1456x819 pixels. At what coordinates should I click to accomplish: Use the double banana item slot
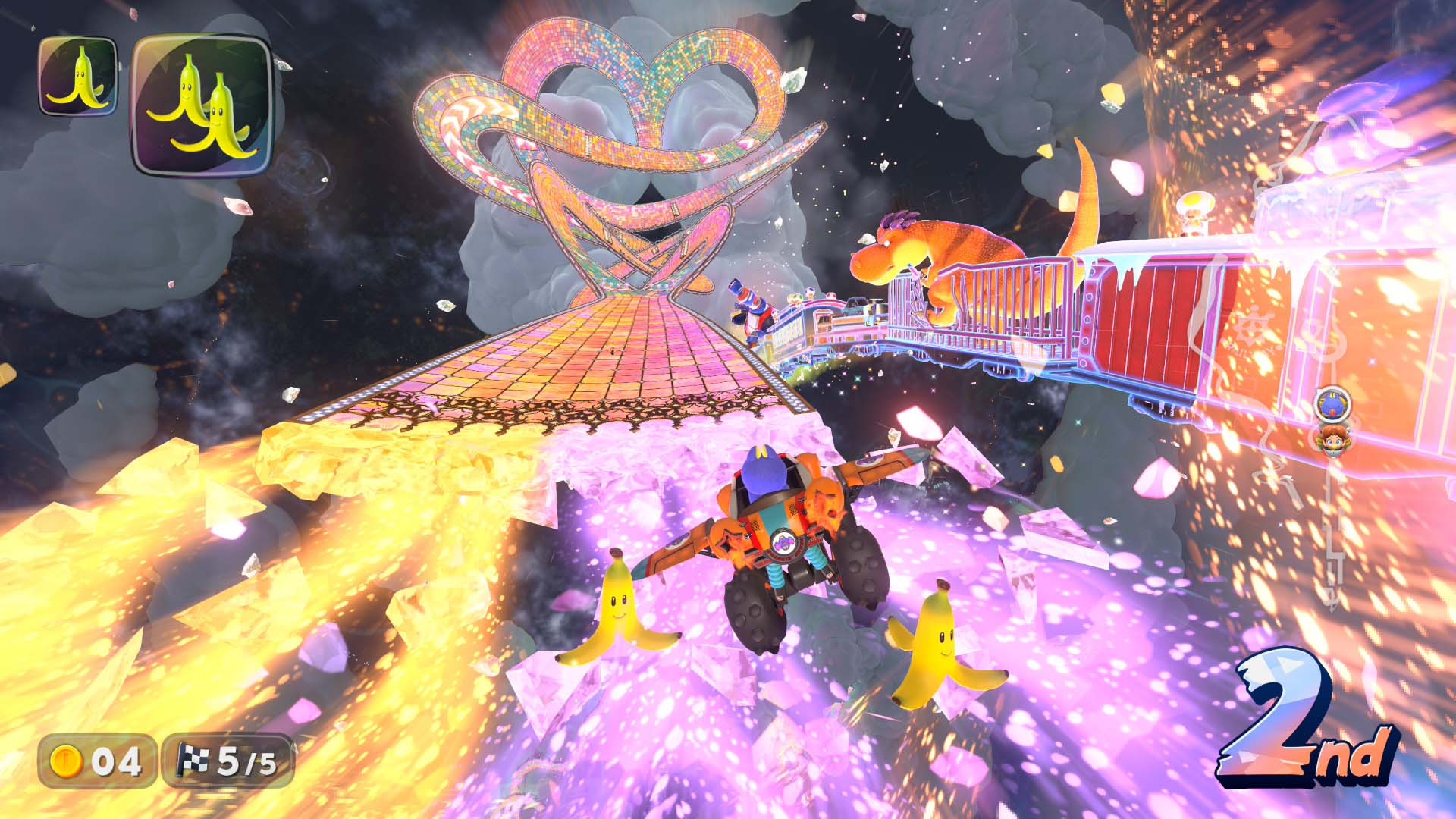click(x=202, y=105)
